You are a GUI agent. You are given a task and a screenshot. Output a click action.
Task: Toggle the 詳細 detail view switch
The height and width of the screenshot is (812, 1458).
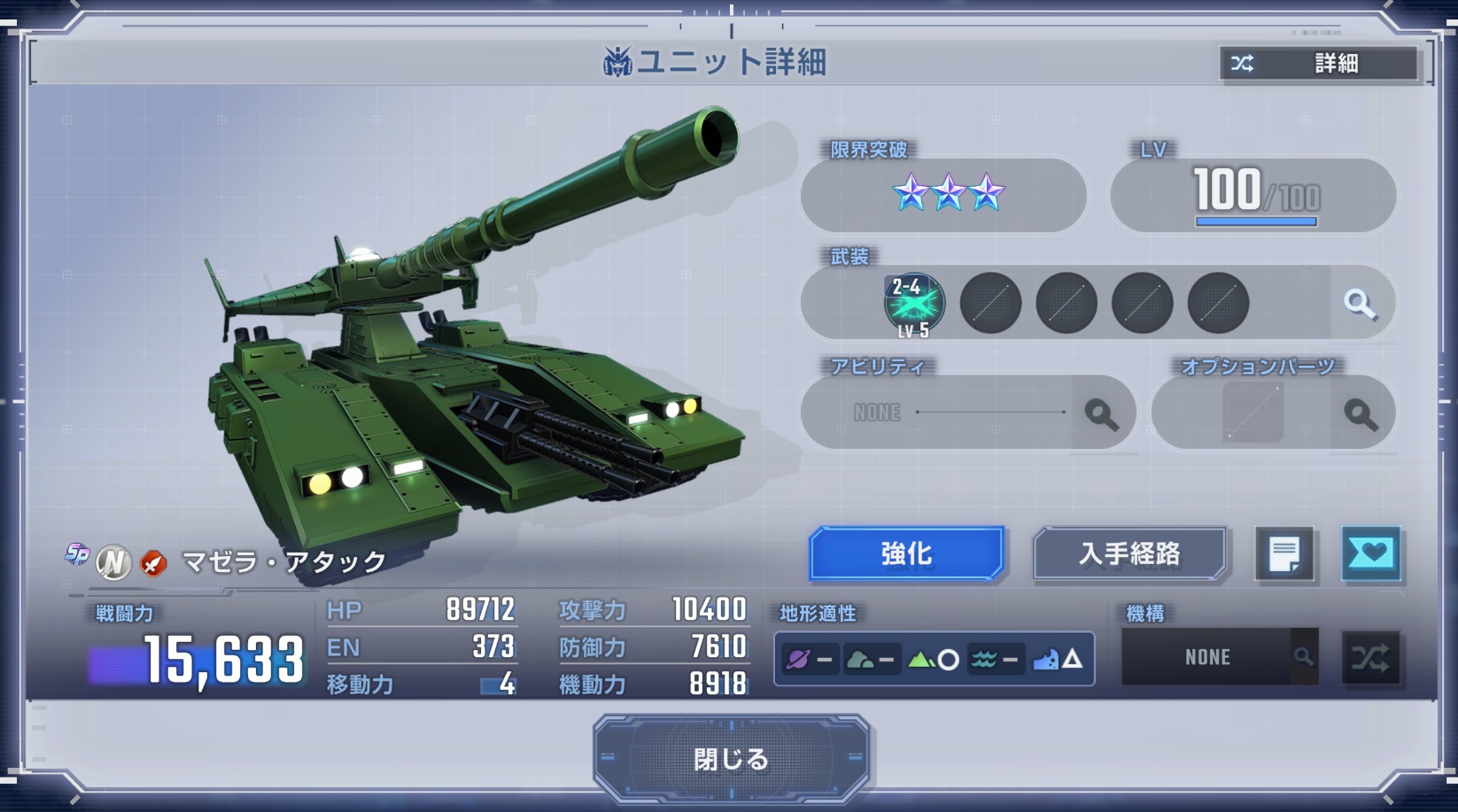coord(1319,64)
